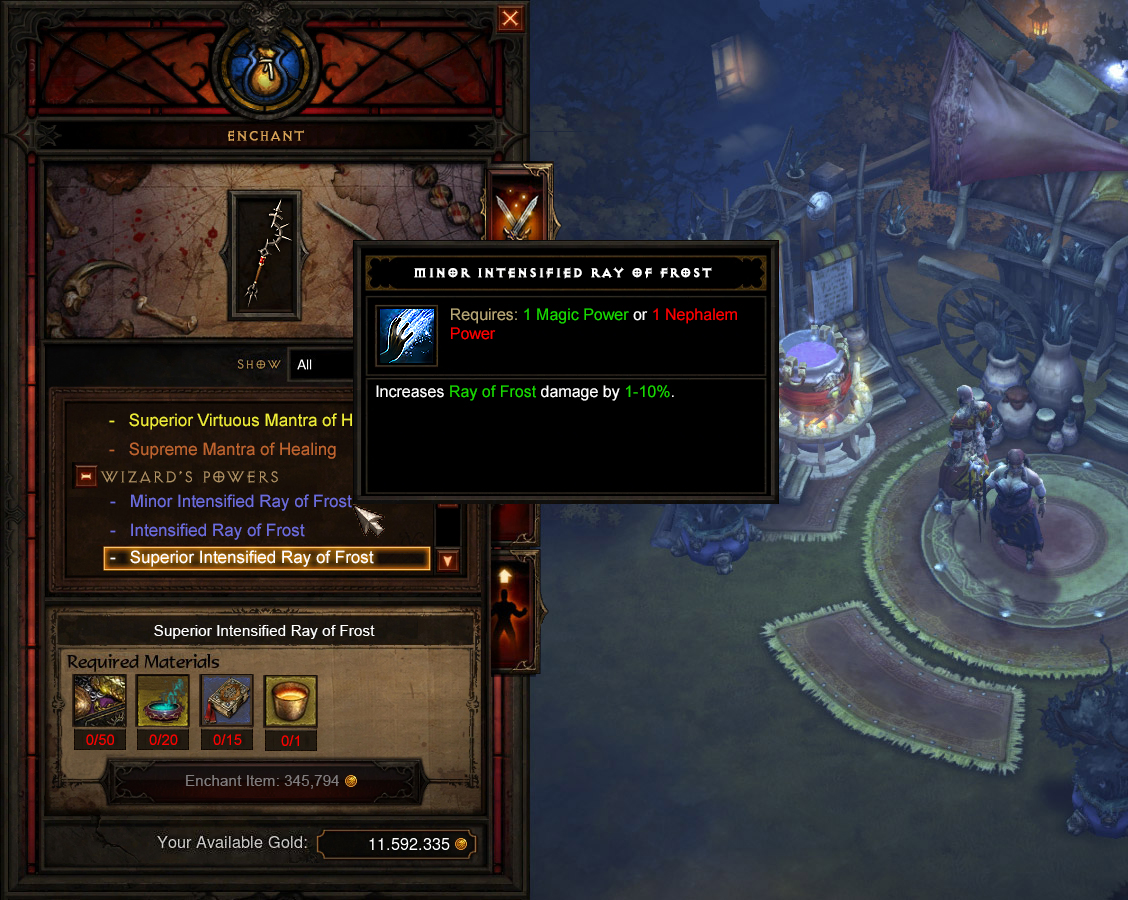Open the Show filter dropdown

(322, 365)
